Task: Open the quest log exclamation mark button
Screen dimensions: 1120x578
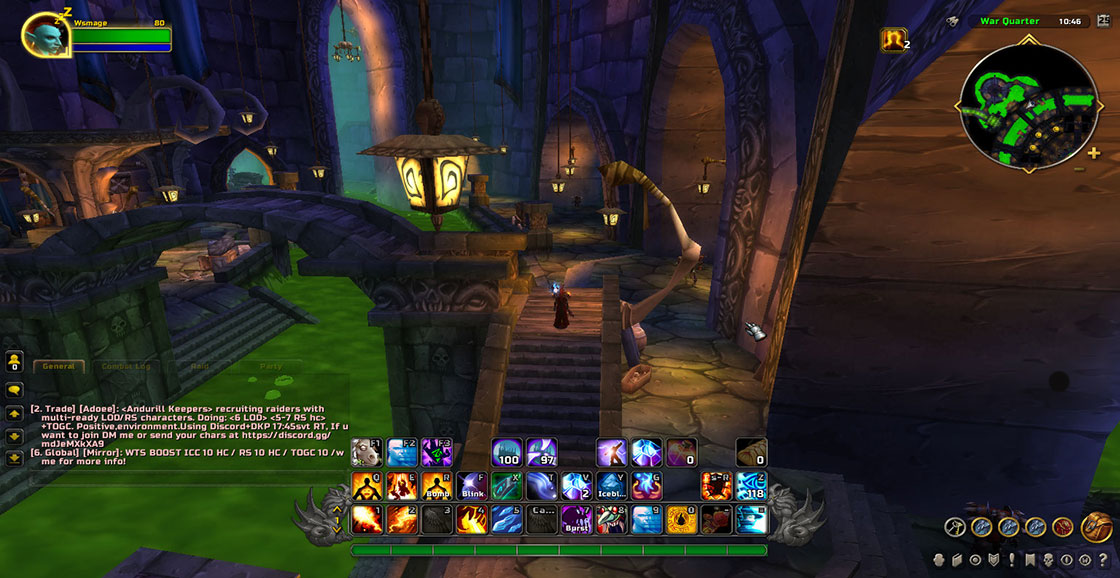Action: coord(1012,559)
